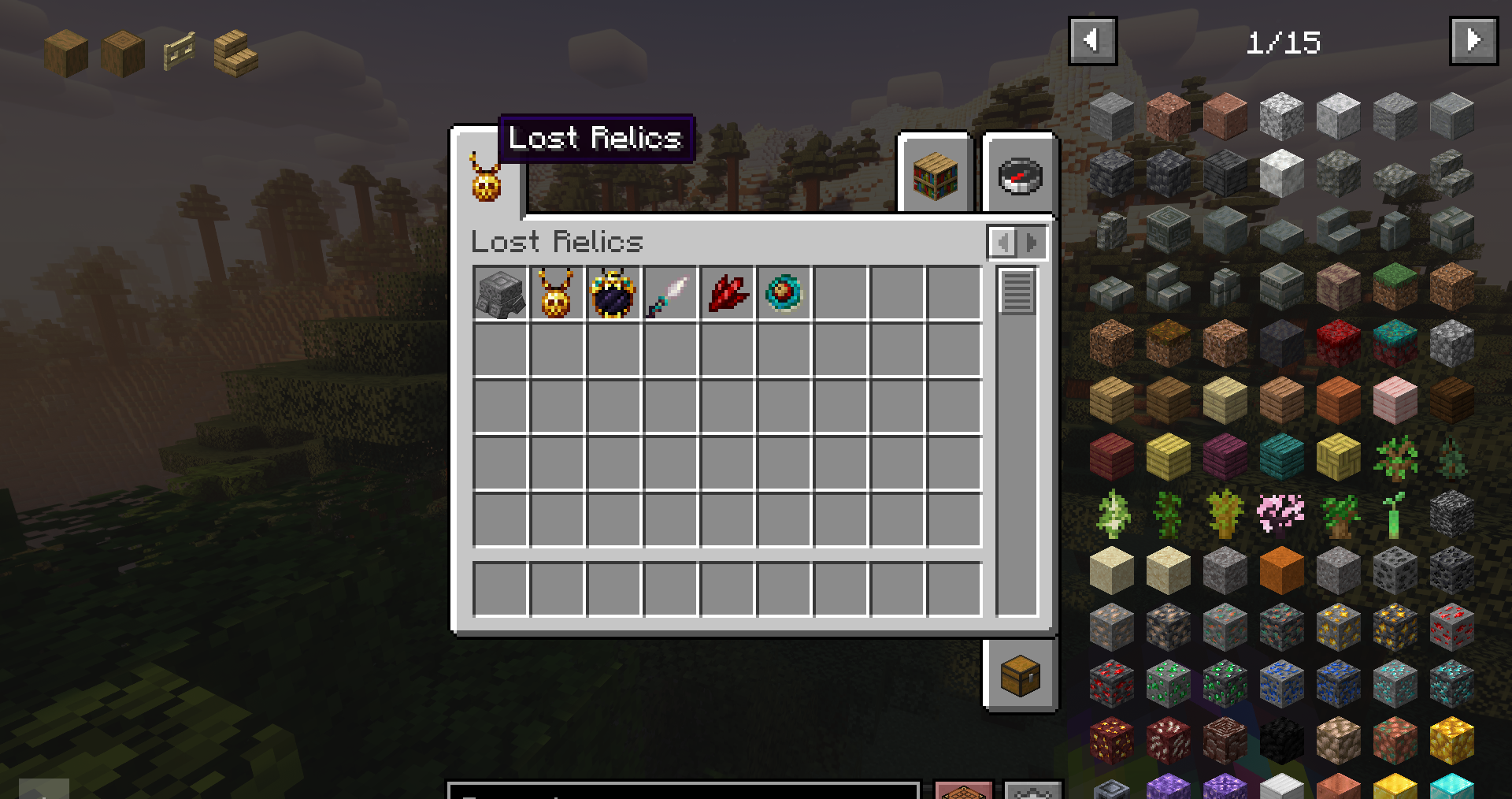This screenshot has width=1512, height=799.
Task: Go to previous item list page
Action: pos(1092,40)
